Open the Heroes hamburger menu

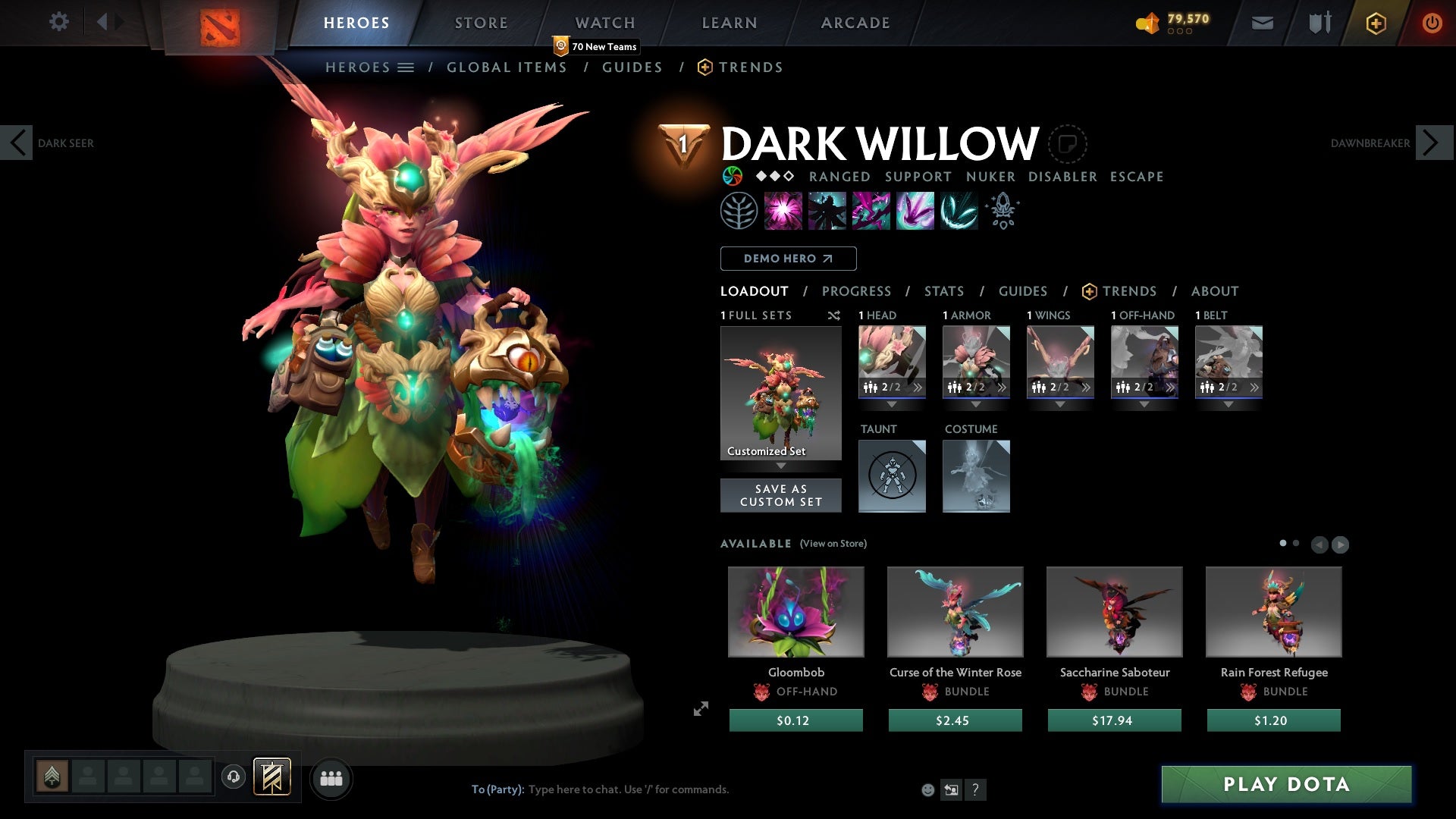(x=406, y=67)
